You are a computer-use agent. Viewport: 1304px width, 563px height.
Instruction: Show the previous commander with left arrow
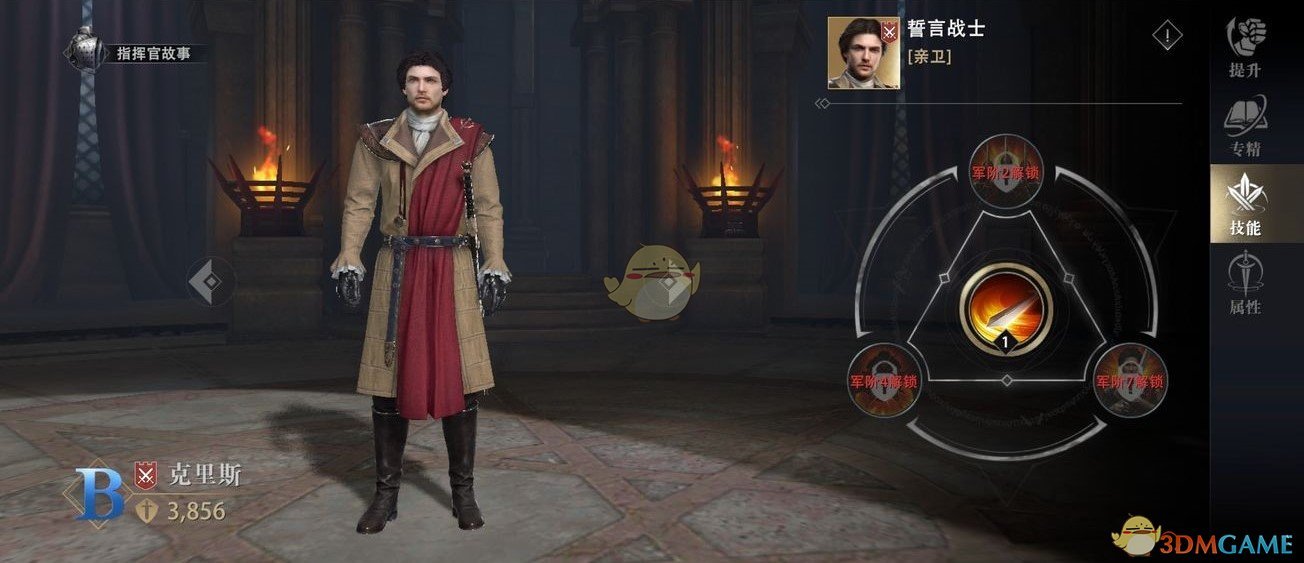click(209, 281)
